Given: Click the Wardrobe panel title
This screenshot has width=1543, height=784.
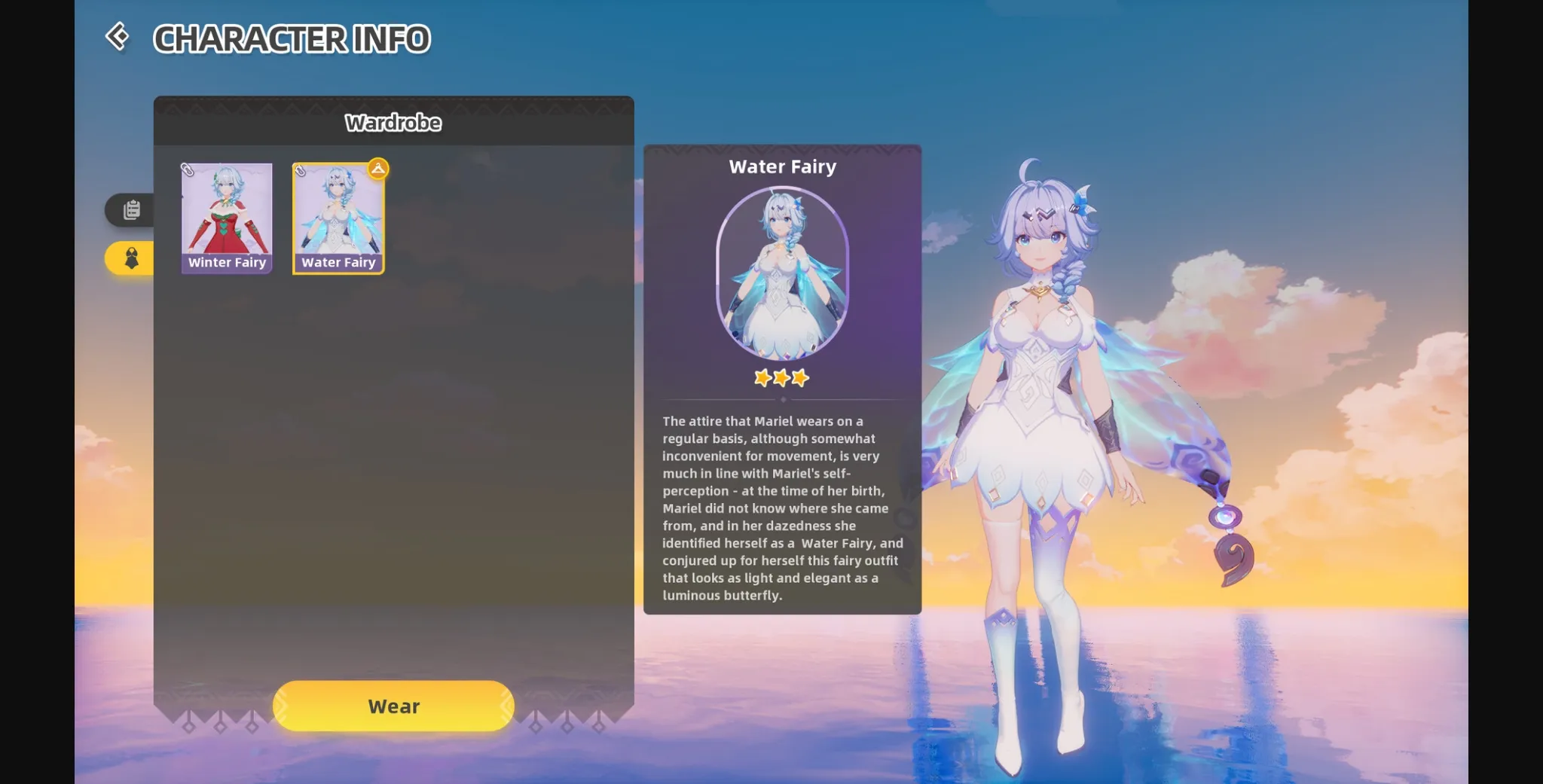Looking at the screenshot, I should (393, 122).
